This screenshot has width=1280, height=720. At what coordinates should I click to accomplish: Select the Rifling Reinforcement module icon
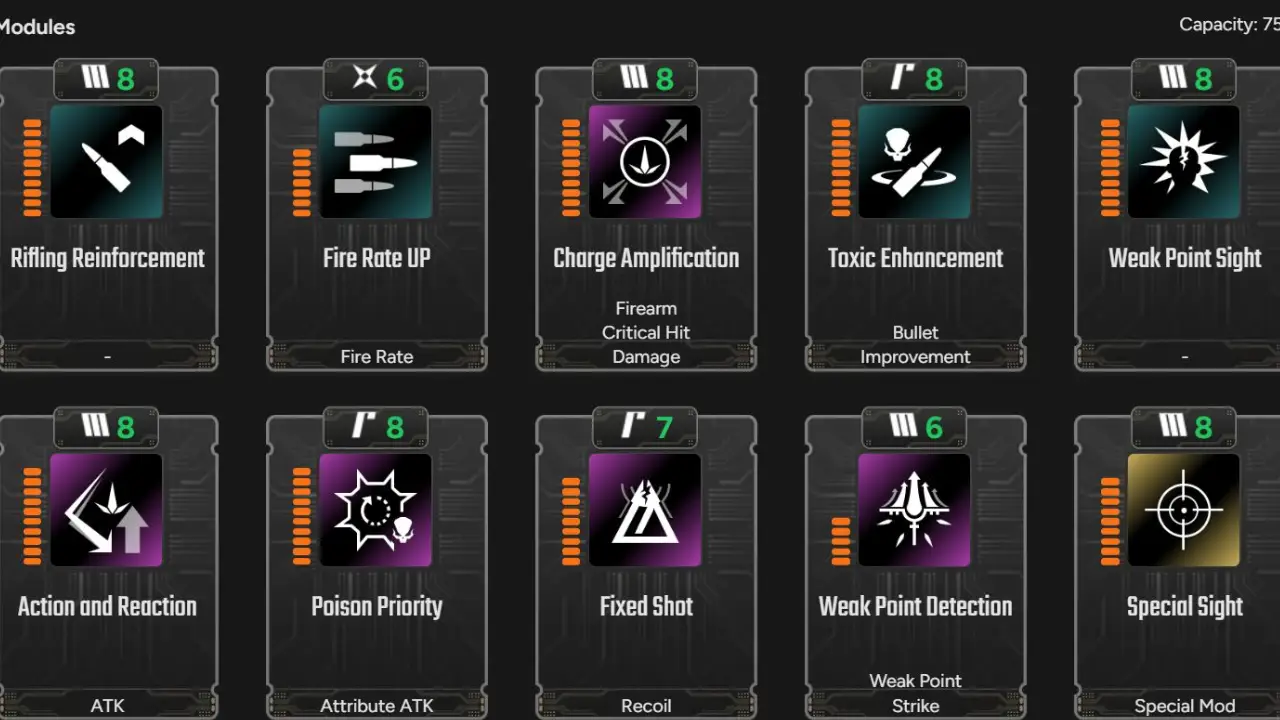tap(107, 161)
